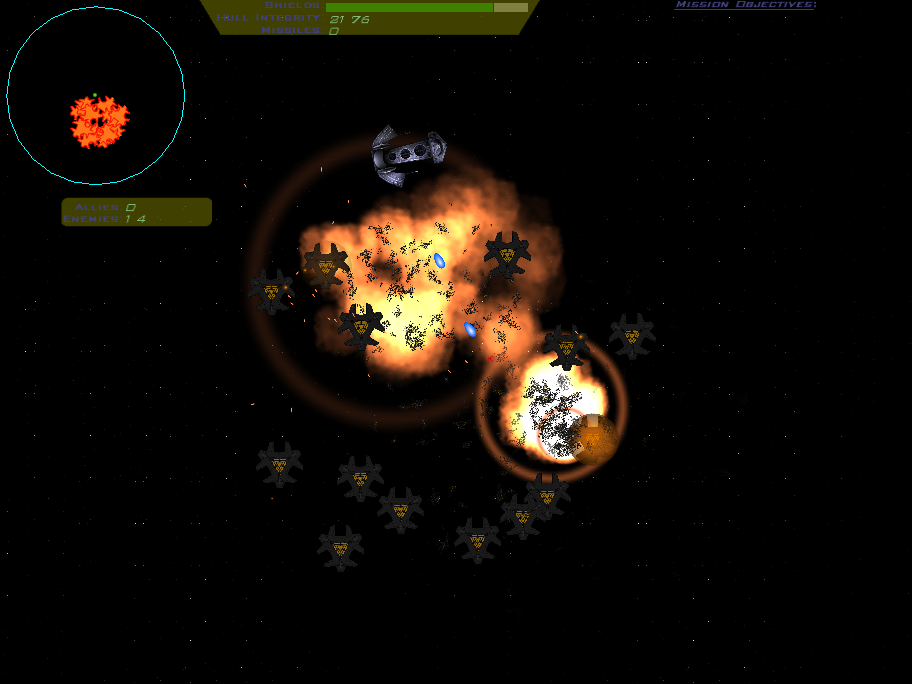Screen dimensions: 912x684
Task: Open the Mission Objectives tracker
Action: (745, 5)
